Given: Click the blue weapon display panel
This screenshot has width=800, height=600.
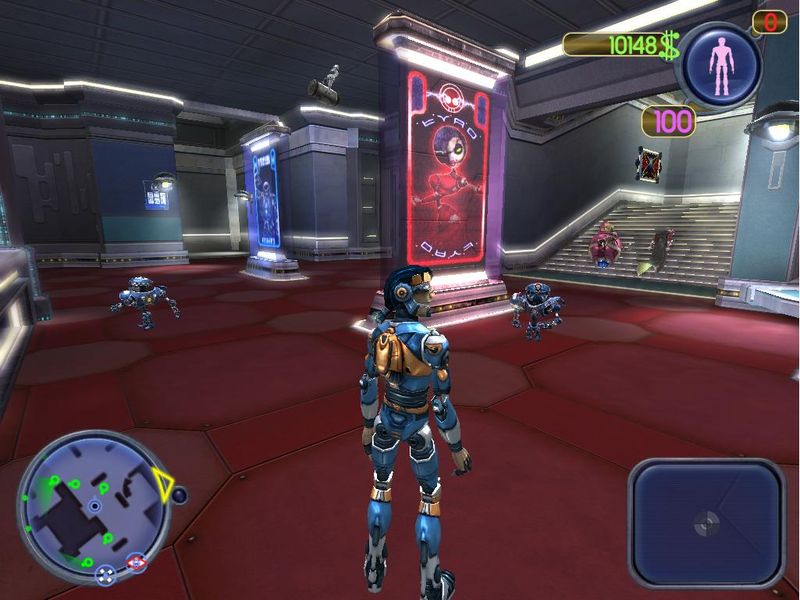Looking at the screenshot, I should tap(708, 522).
